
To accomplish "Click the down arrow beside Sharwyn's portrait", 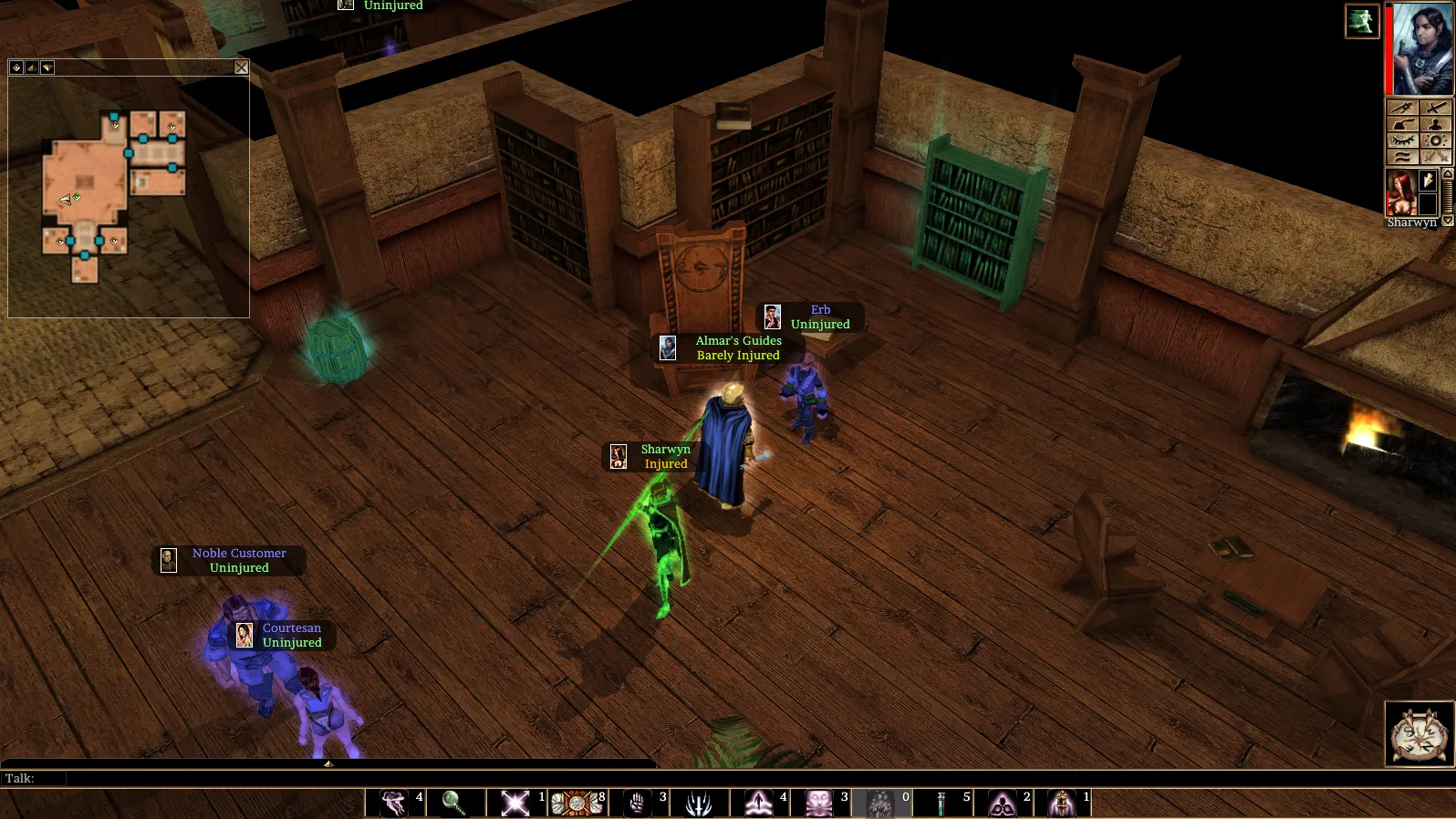I will (1448, 221).
